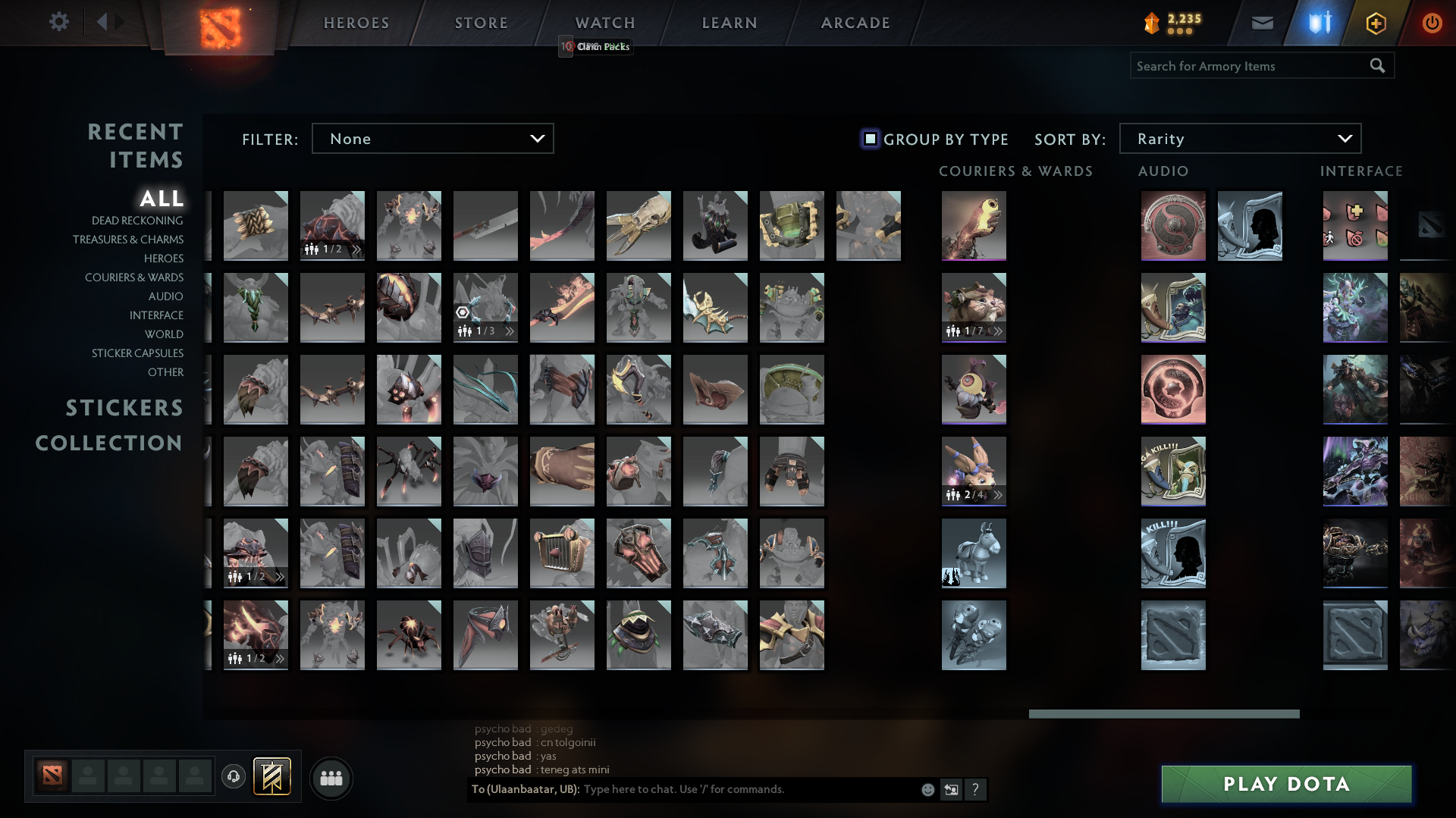Open the SORT BY Rarity dropdown
1456x818 pixels.
(1239, 138)
